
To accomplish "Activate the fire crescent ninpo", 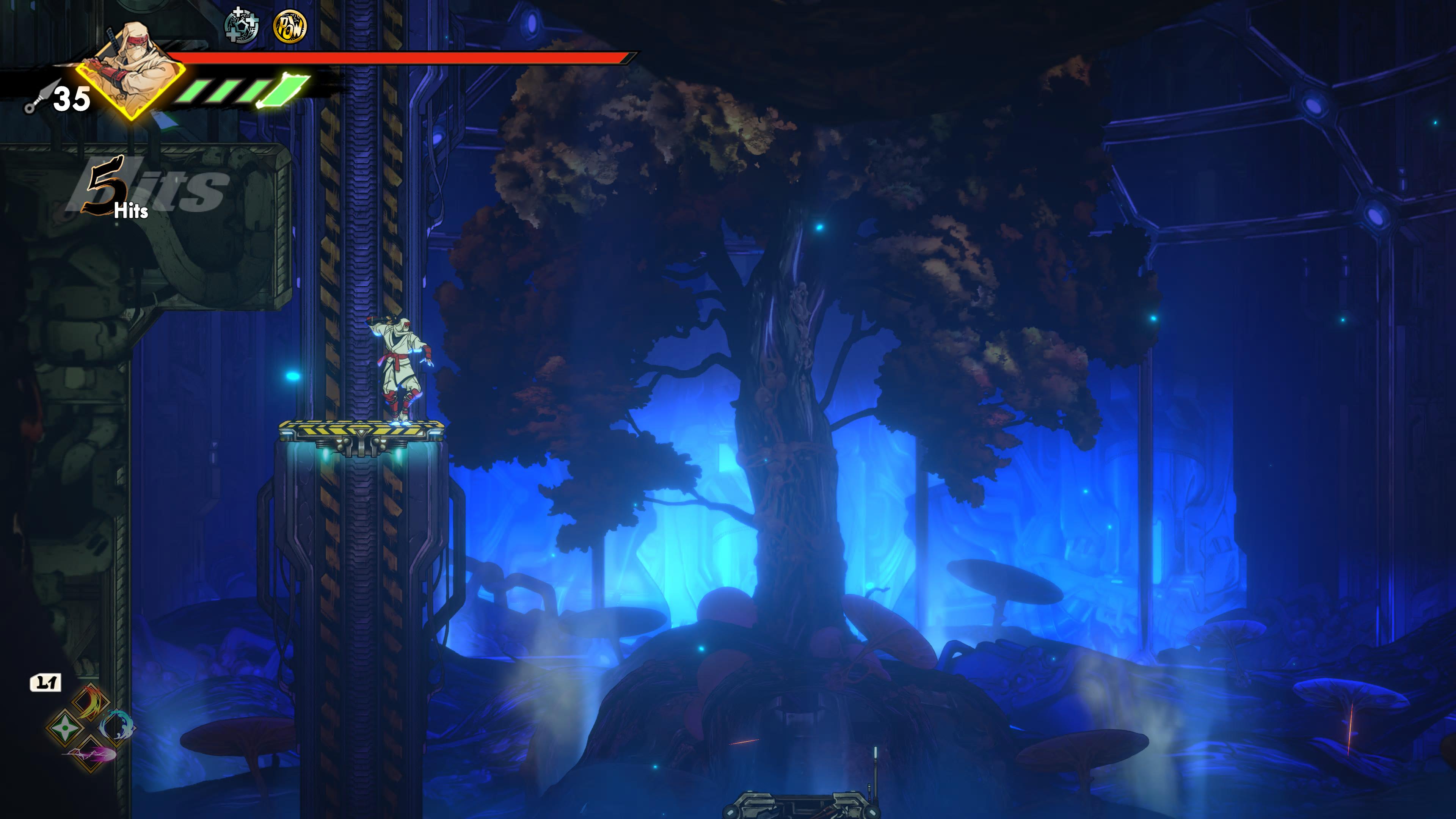I will coord(91,703).
